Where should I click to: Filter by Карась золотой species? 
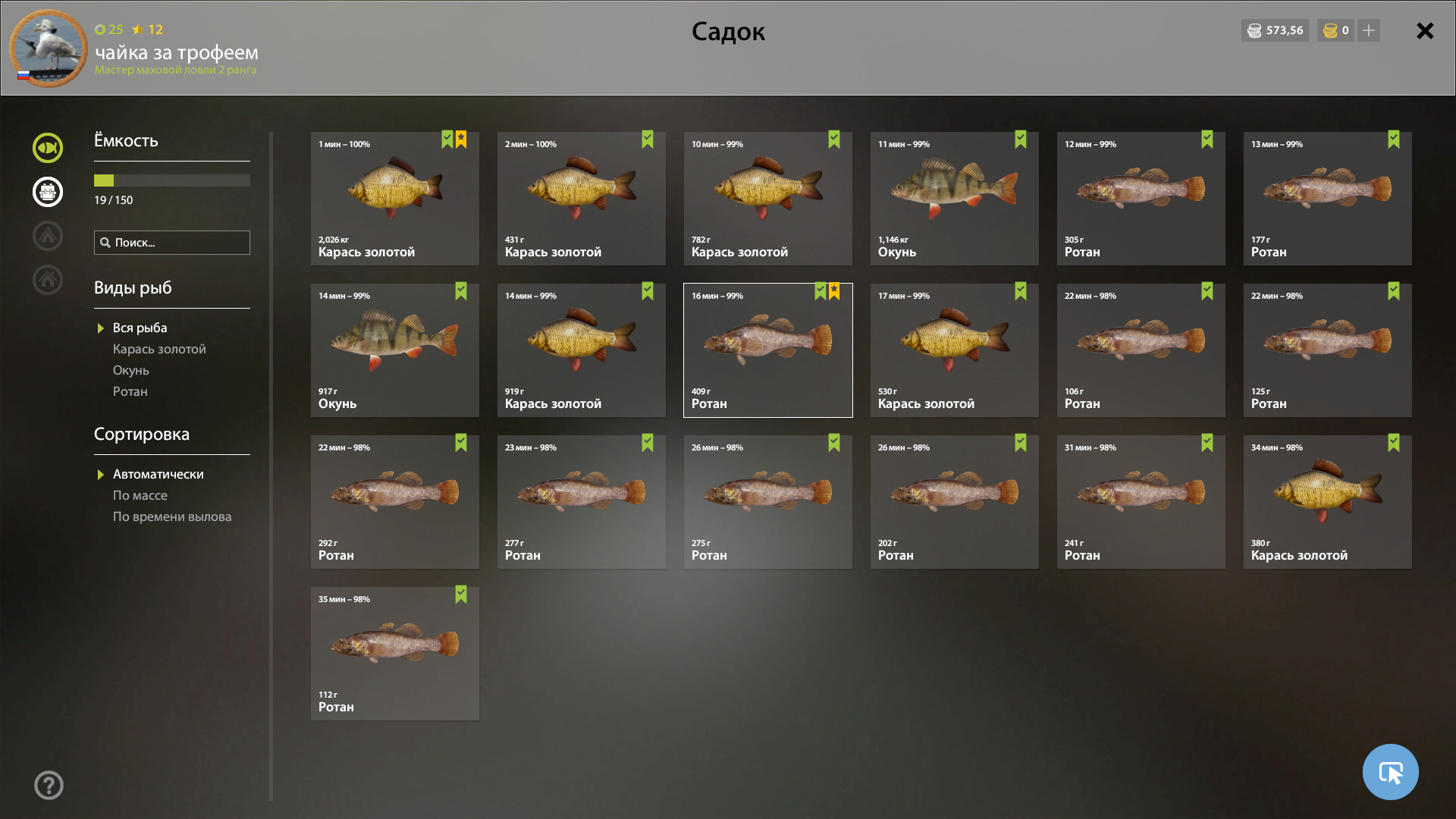coord(159,349)
